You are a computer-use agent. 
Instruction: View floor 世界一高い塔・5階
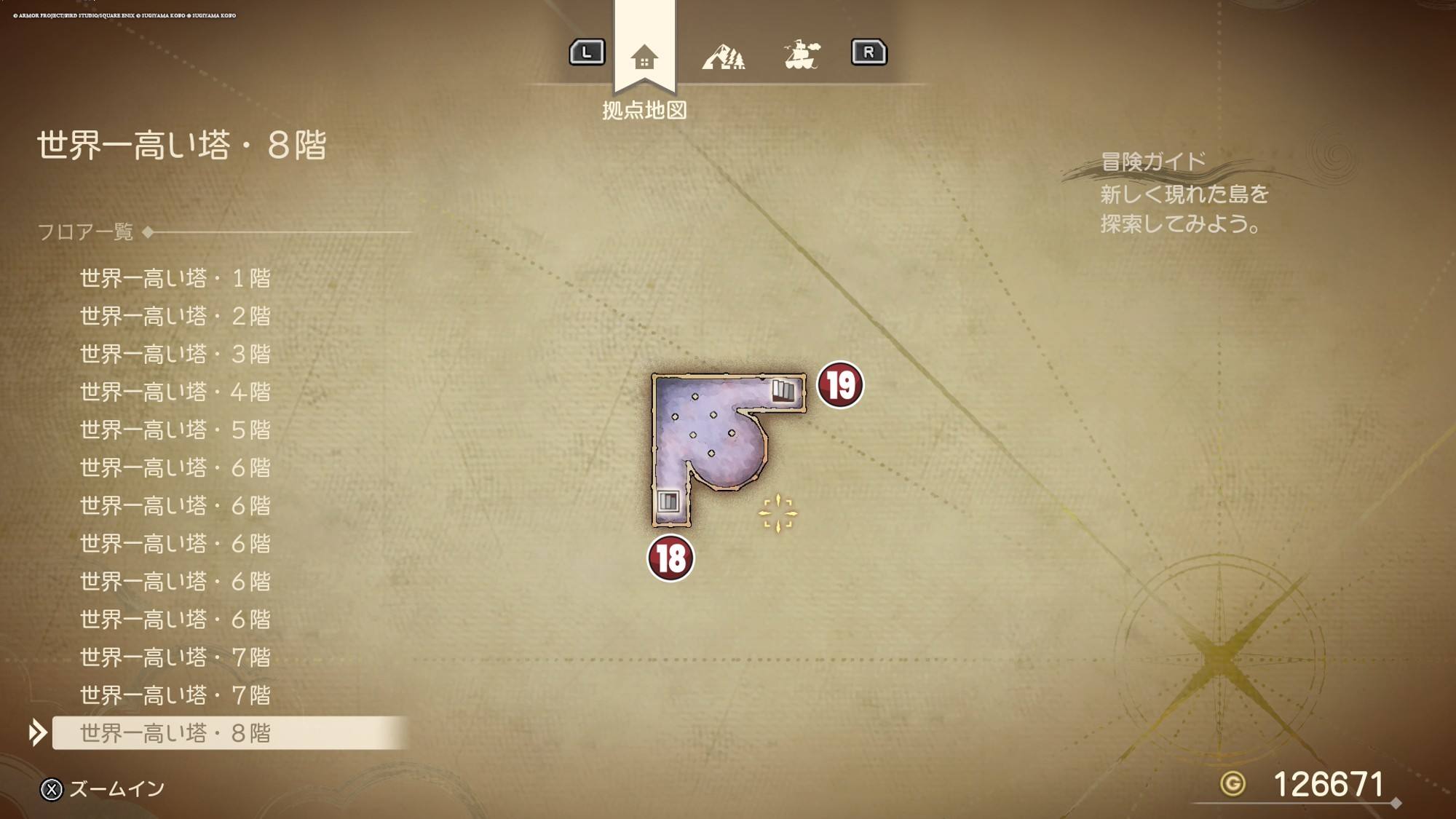pyautogui.click(x=175, y=430)
